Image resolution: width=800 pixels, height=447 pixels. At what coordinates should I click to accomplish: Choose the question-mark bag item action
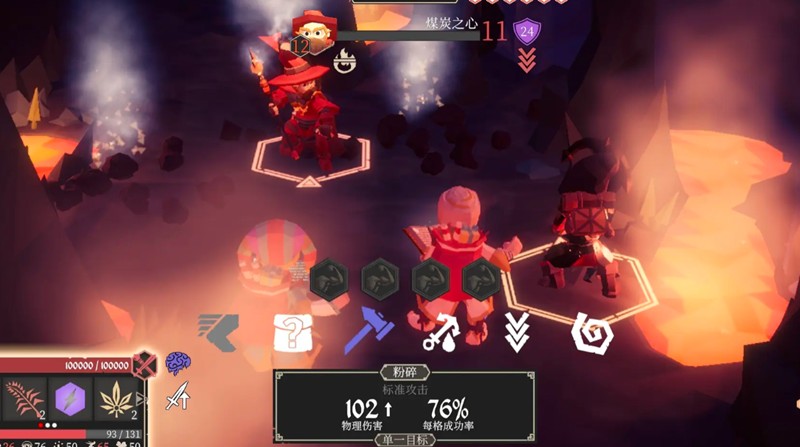click(293, 332)
